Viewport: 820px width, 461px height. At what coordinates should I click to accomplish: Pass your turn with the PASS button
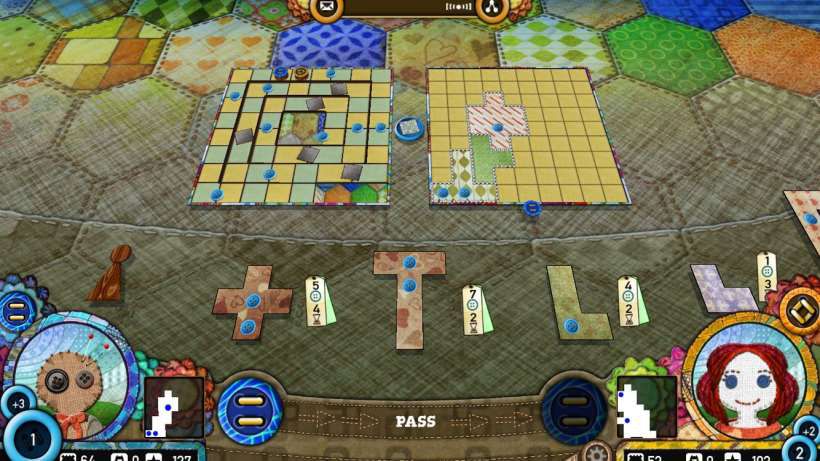[x=415, y=421]
